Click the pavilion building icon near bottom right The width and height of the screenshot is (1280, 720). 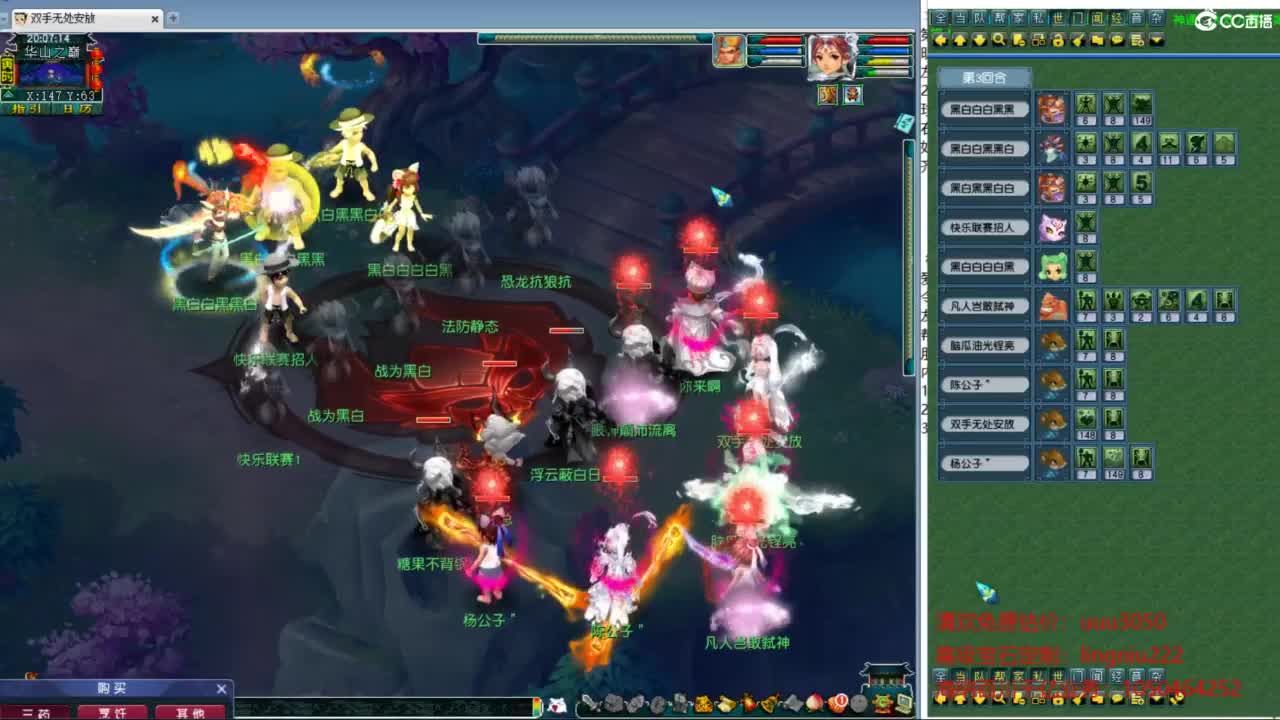(x=885, y=678)
